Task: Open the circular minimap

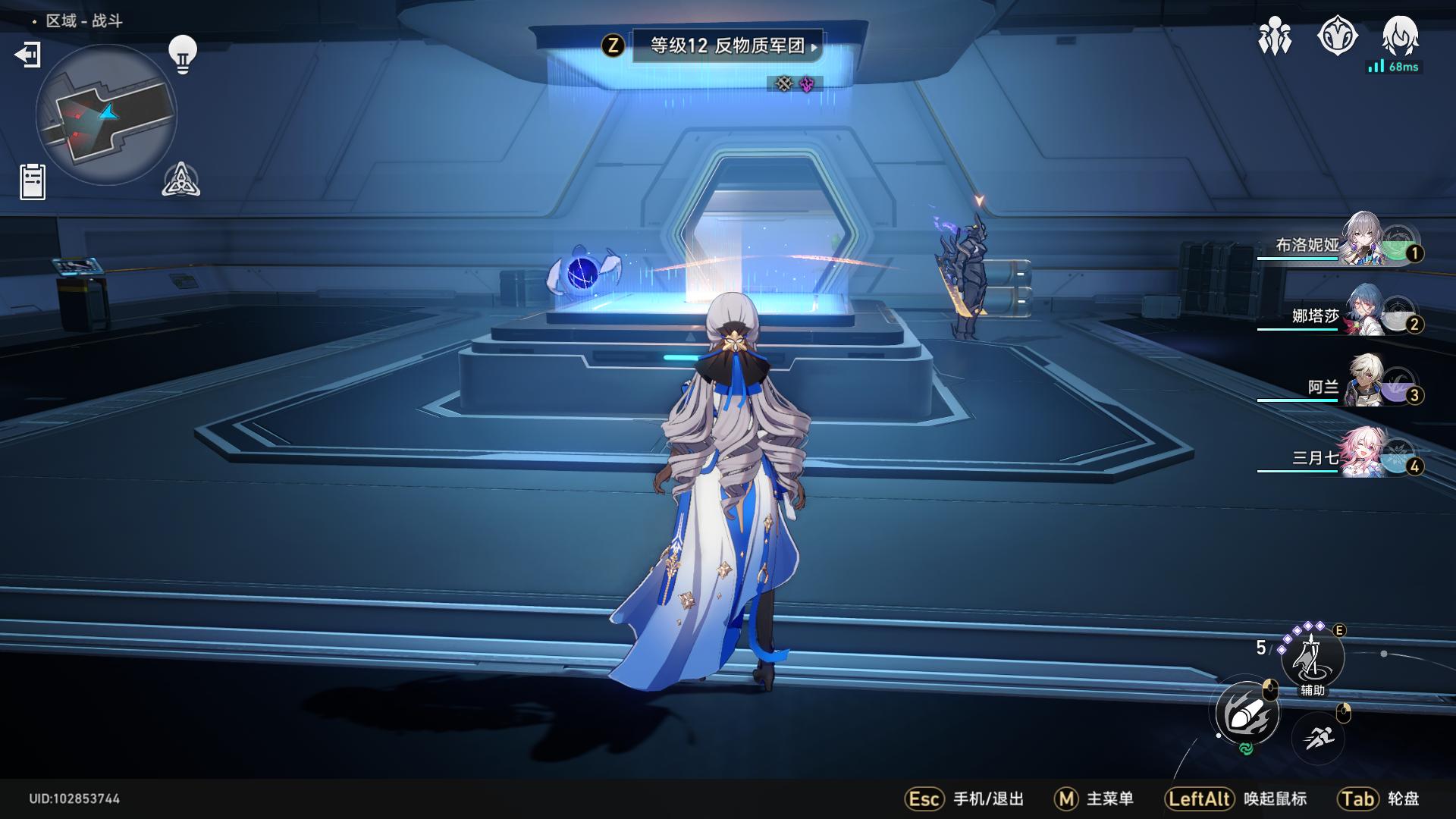Action: [x=106, y=115]
